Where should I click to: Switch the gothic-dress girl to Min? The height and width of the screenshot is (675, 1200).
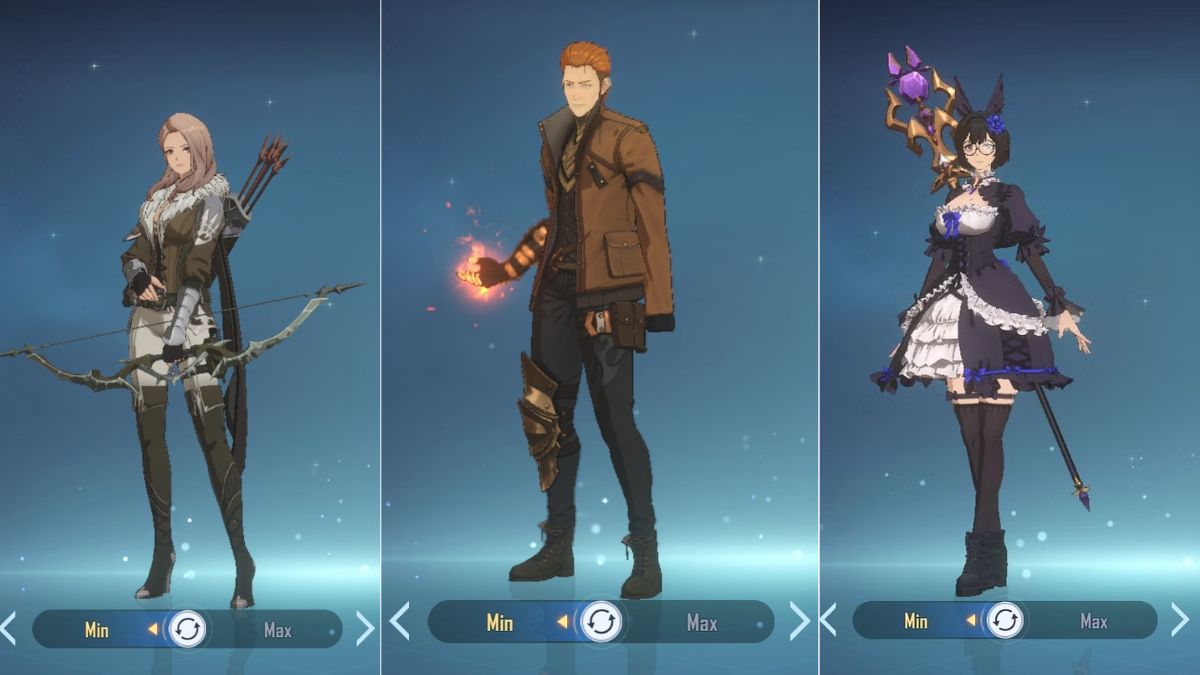[x=916, y=621]
